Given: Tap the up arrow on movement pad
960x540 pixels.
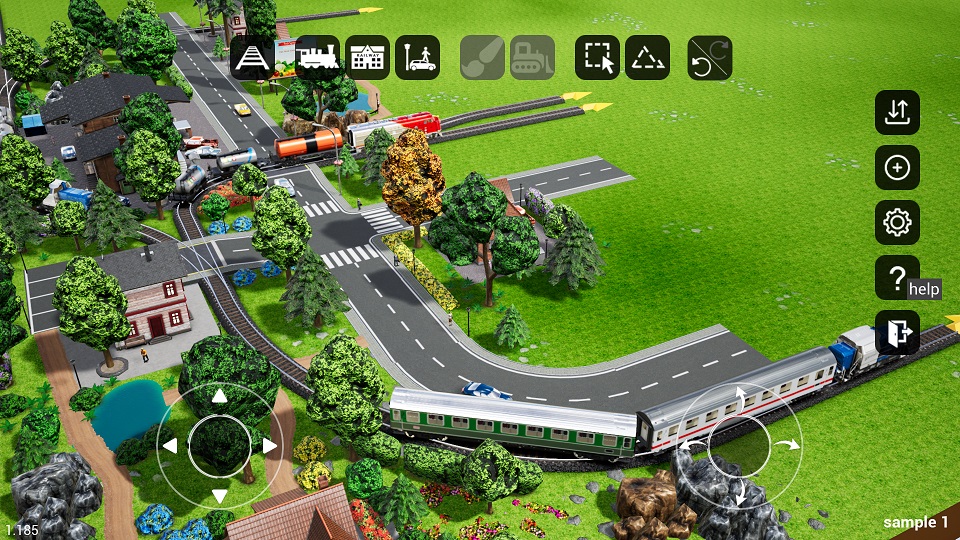Looking at the screenshot, I should [219, 397].
